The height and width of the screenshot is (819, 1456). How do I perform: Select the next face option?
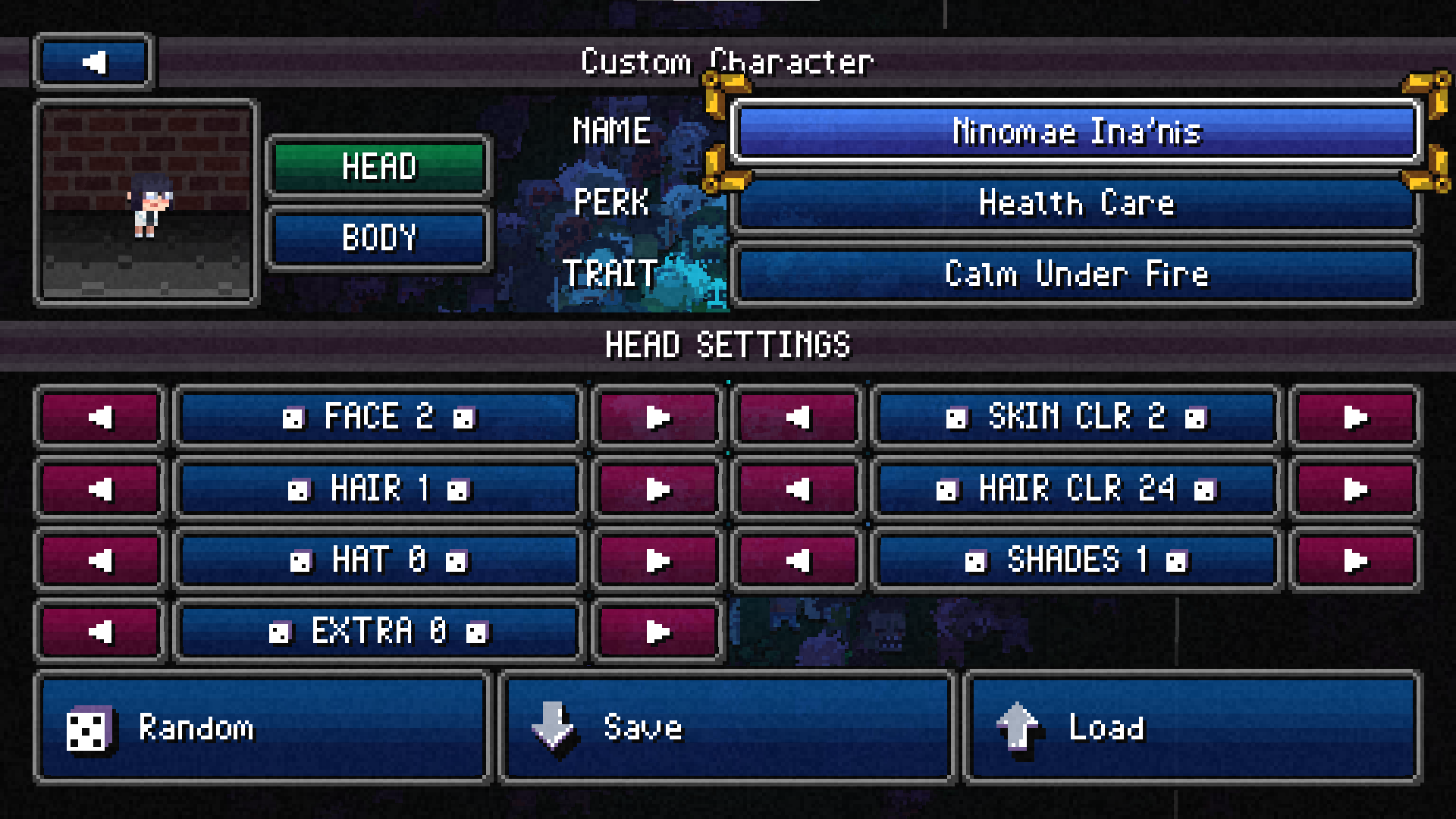pos(657,417)
